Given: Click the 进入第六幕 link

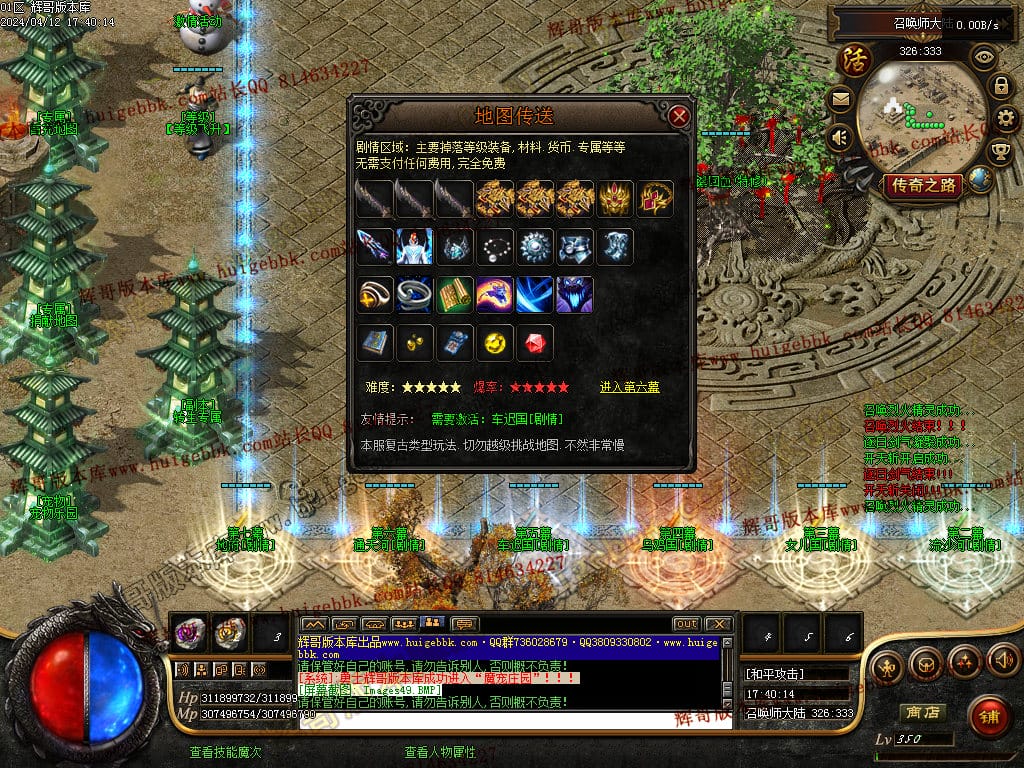Looking at the screenshot, I should (x=629, y=387).
